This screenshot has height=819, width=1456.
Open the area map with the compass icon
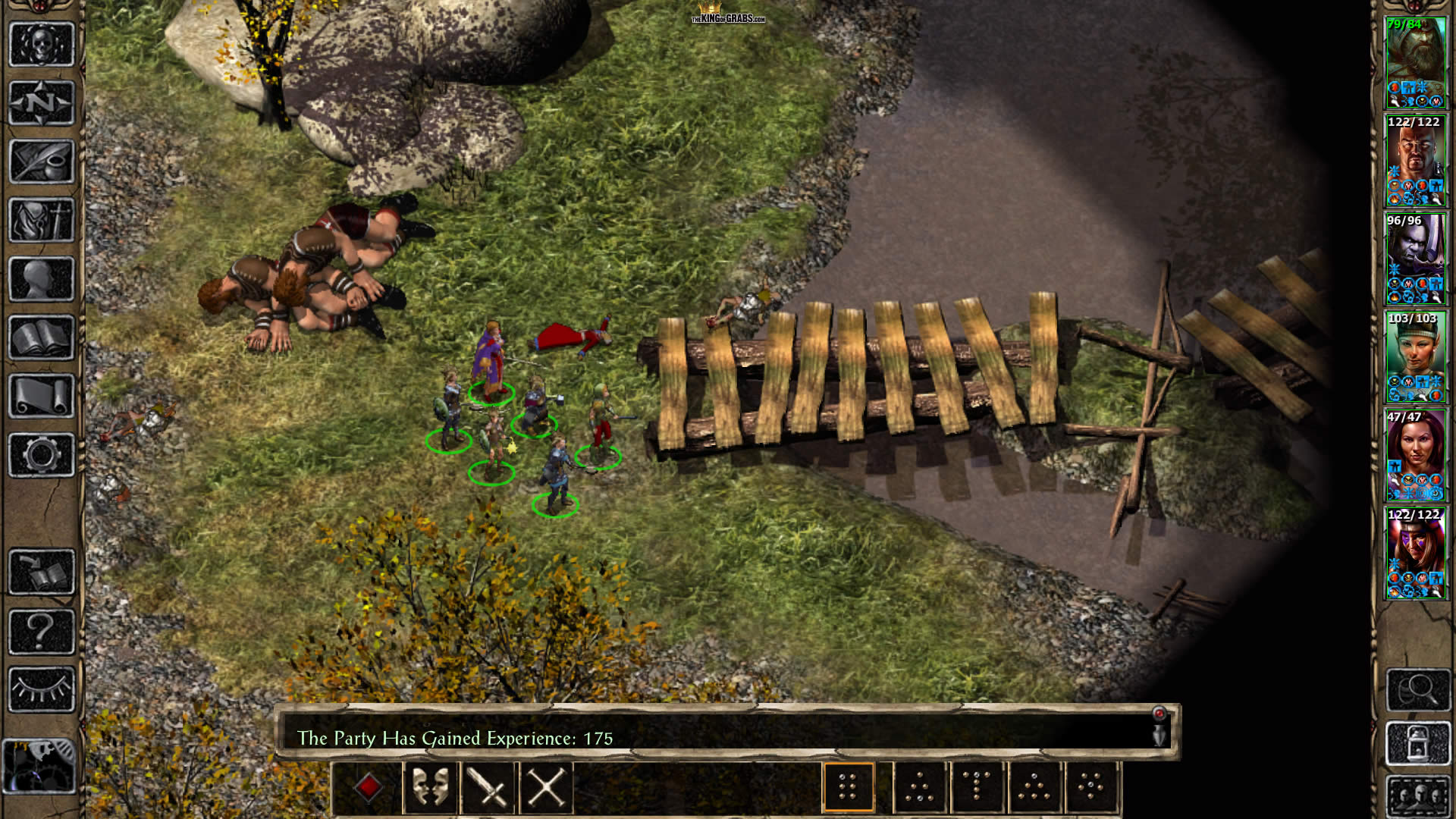pyautogui.click(x=42, y=102)
